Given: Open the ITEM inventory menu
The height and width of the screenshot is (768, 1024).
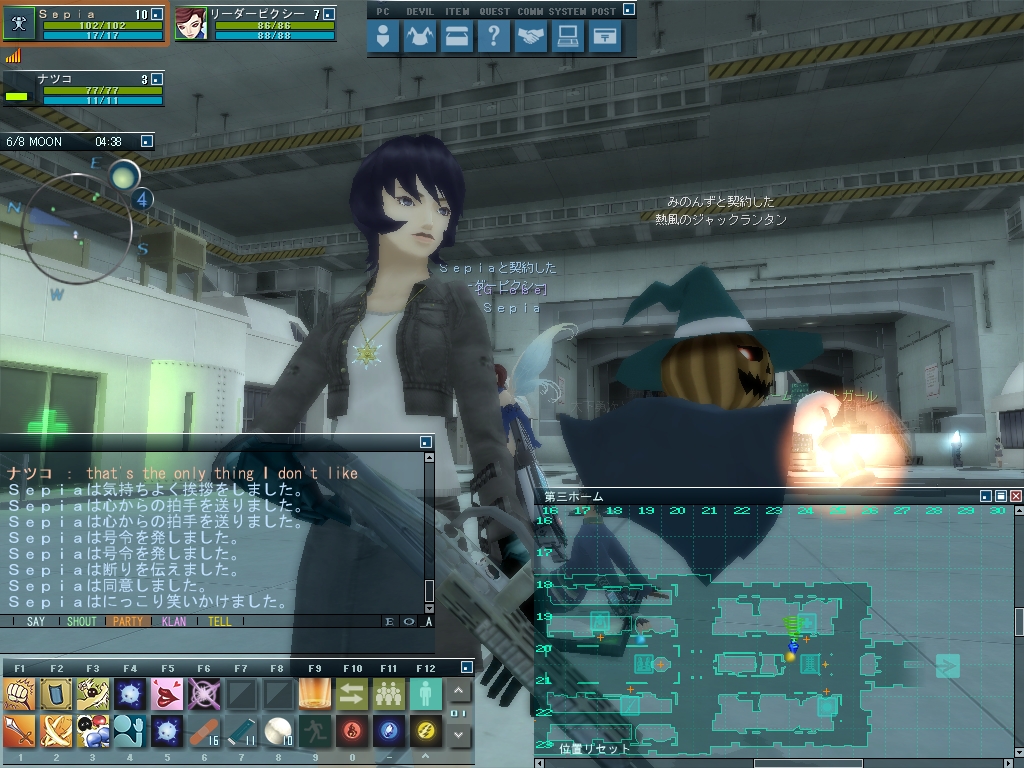Looking at the screenshot, I should coord(456,37).
